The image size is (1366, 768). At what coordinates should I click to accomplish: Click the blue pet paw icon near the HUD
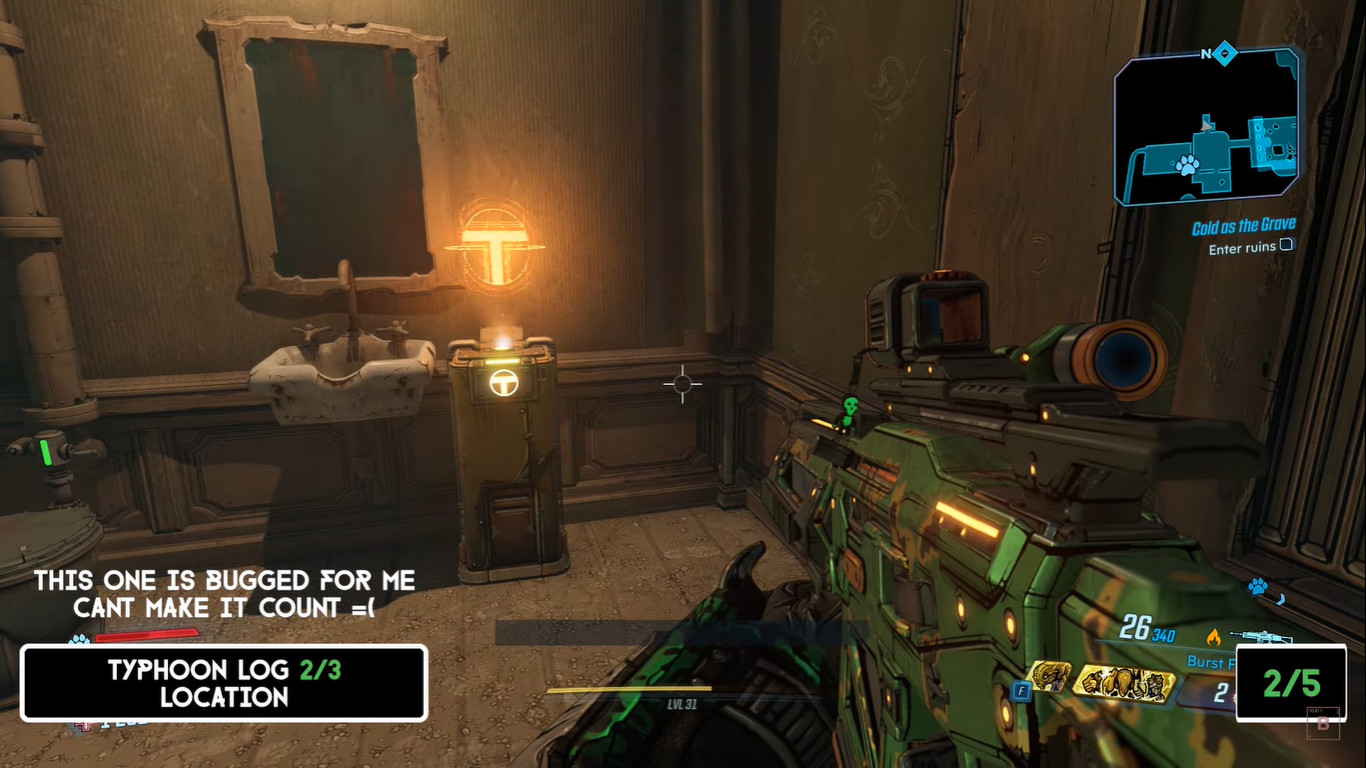[x=1257, y=586]
